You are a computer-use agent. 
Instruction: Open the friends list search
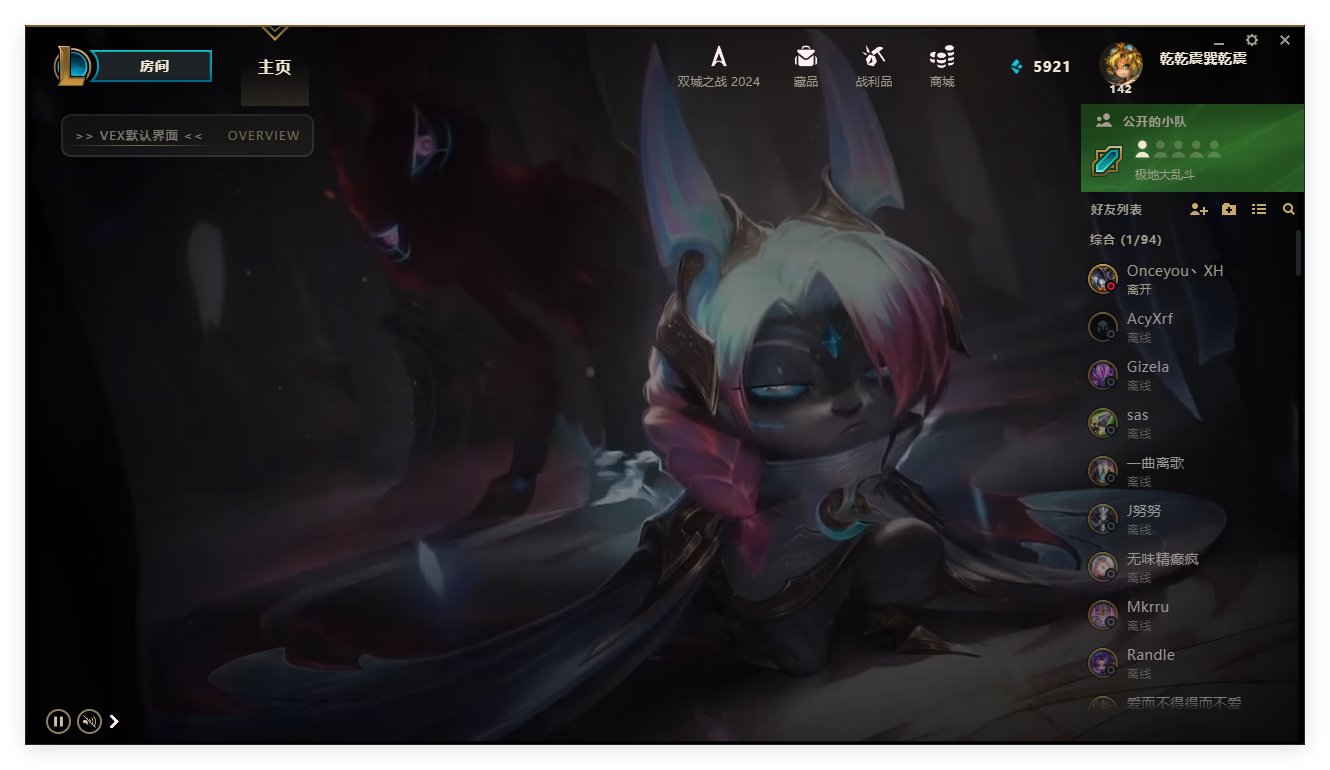pos(1289,210)
